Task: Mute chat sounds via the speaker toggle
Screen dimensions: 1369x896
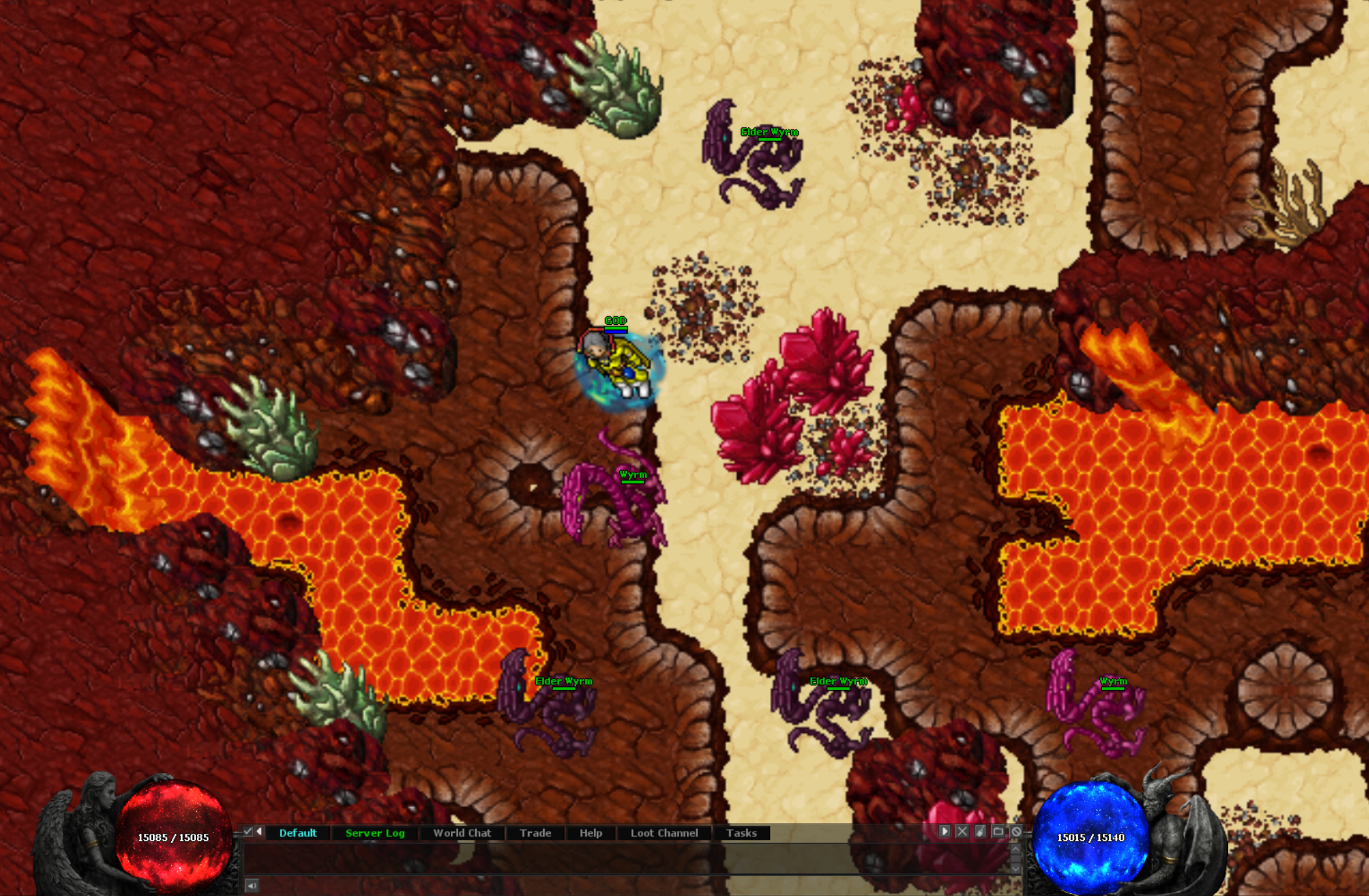Action: coord(252,887)
